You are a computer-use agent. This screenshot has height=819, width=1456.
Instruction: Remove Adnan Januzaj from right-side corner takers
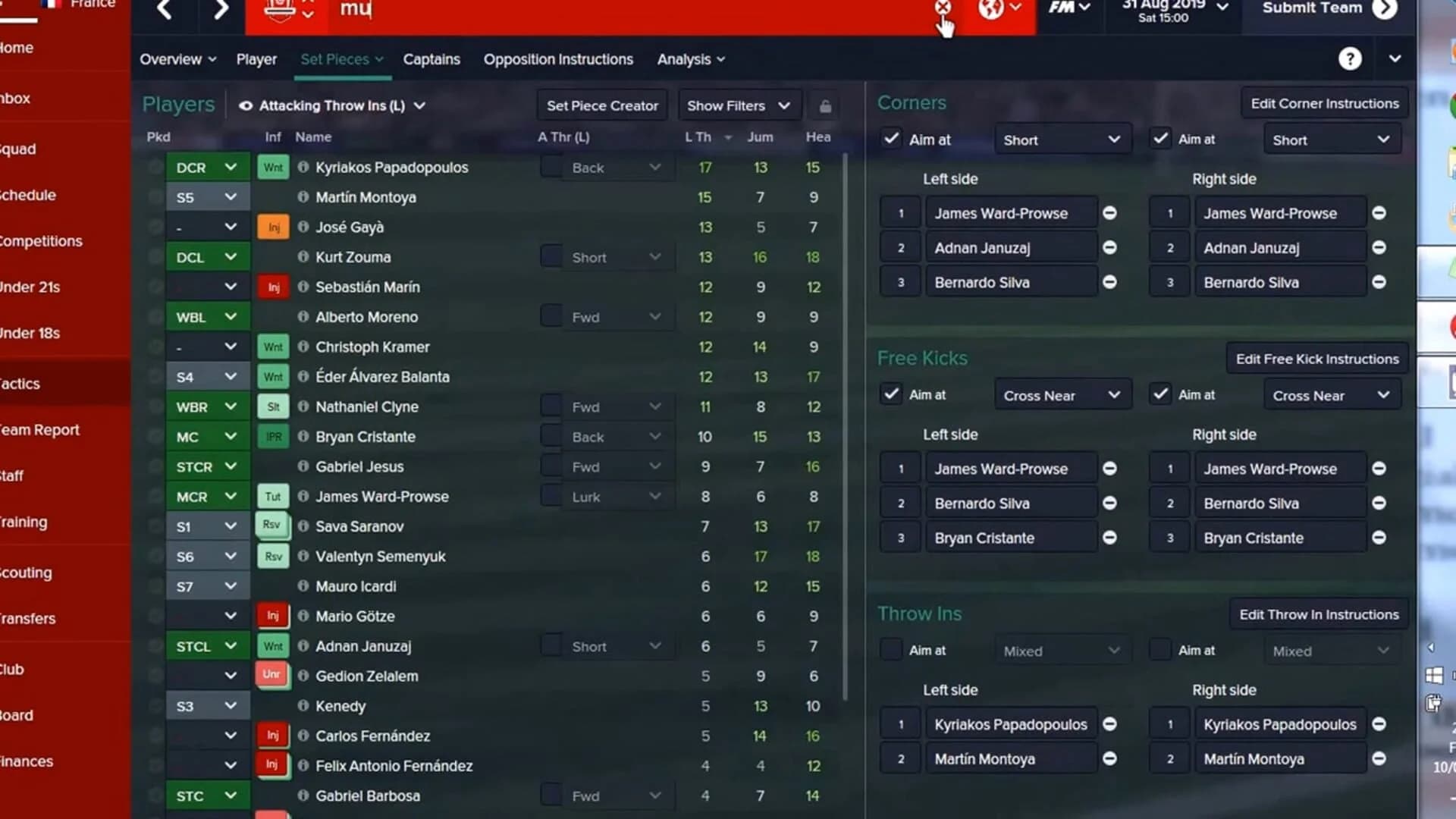[1379, 247]
